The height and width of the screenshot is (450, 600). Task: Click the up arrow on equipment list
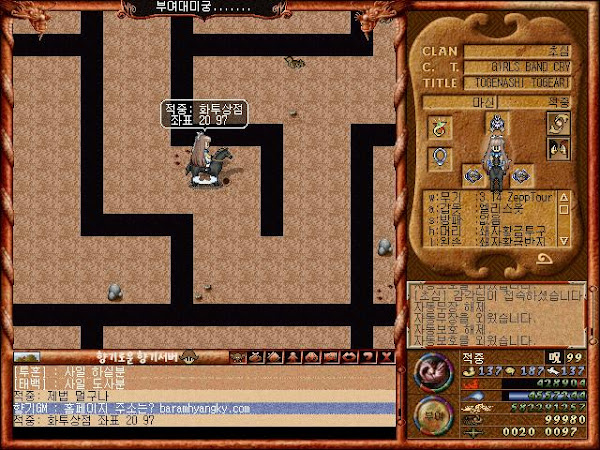coord(565,196)
